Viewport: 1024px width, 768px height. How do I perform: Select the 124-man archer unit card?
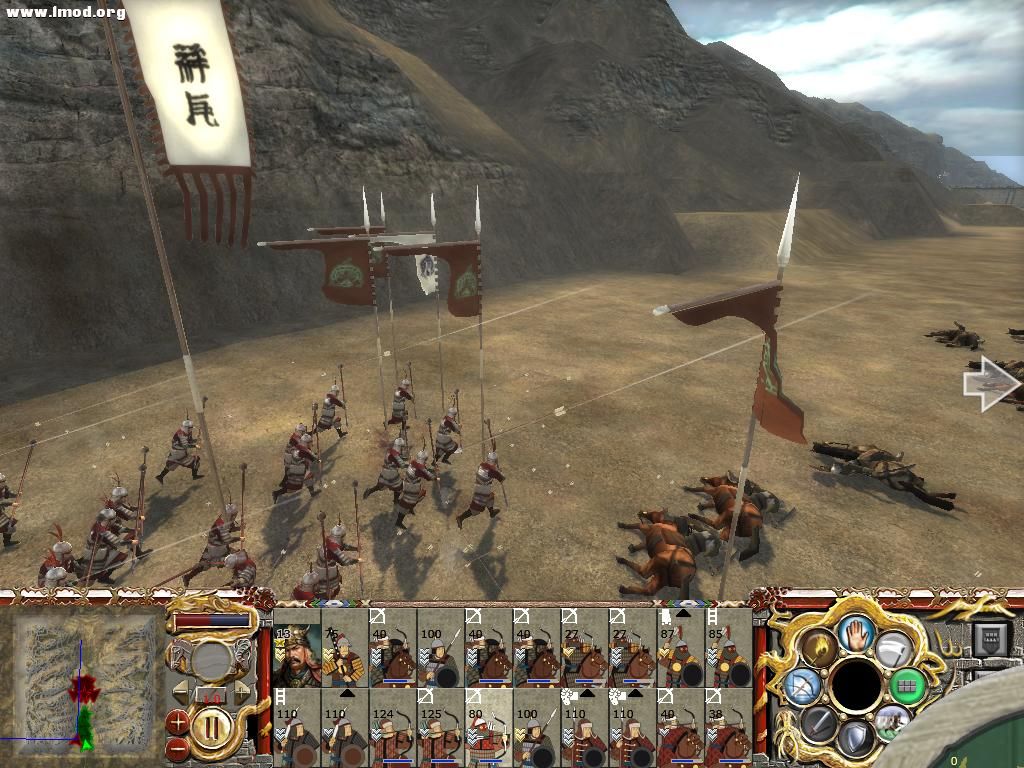coord(393,724)
